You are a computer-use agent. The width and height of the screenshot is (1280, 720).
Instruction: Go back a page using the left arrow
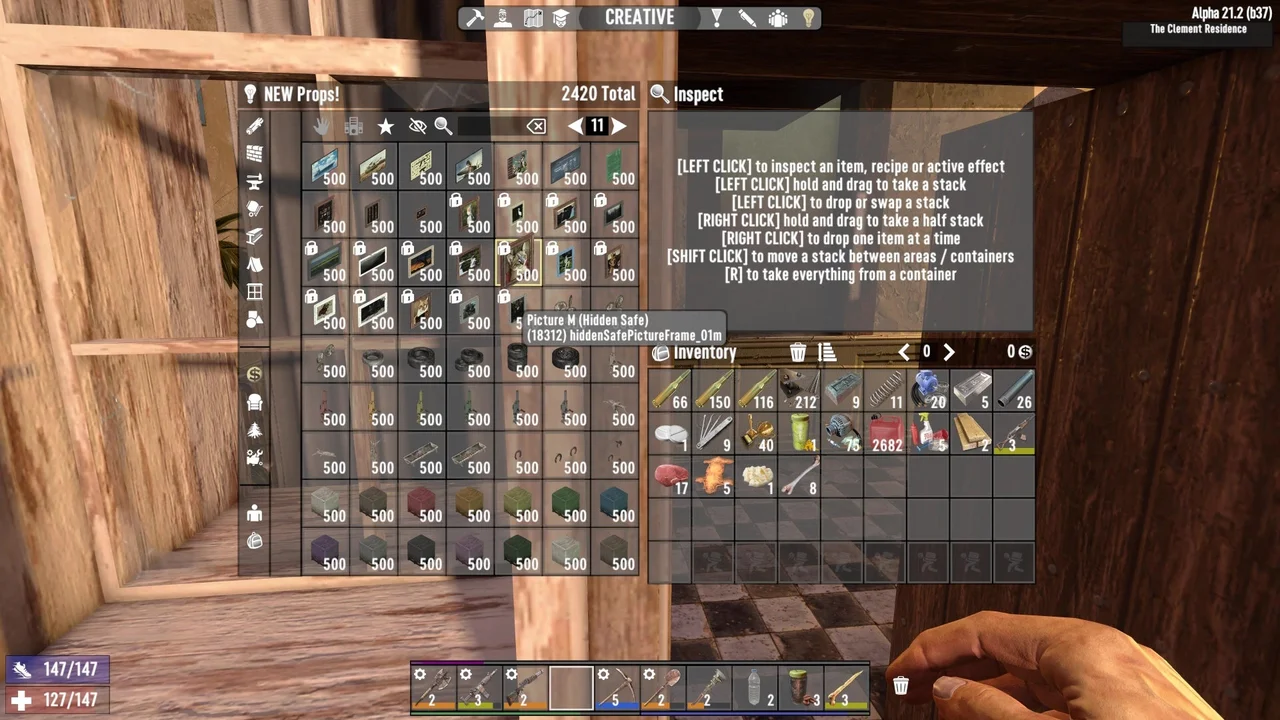coord(578,125)
